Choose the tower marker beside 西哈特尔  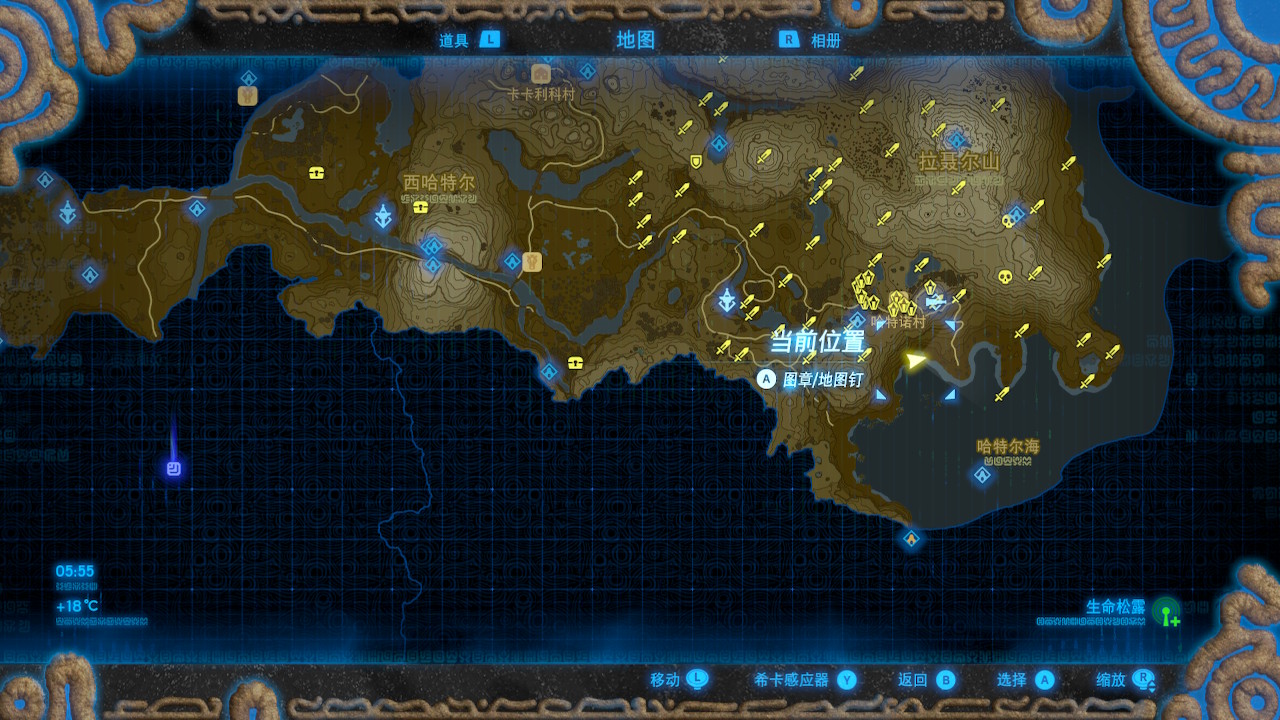coord(384,215)
